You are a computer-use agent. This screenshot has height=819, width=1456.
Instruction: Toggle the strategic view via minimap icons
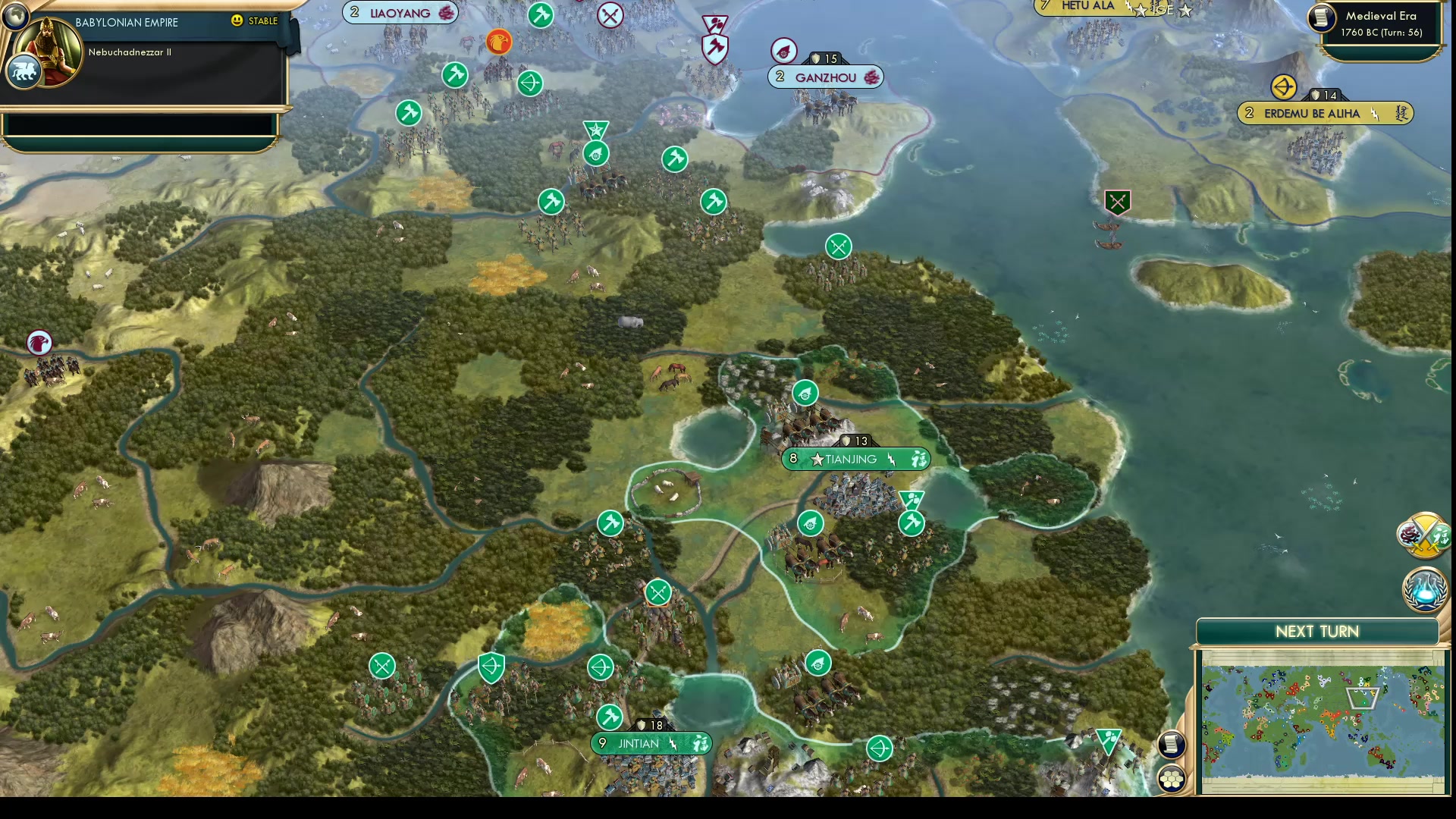[1172, 777]
